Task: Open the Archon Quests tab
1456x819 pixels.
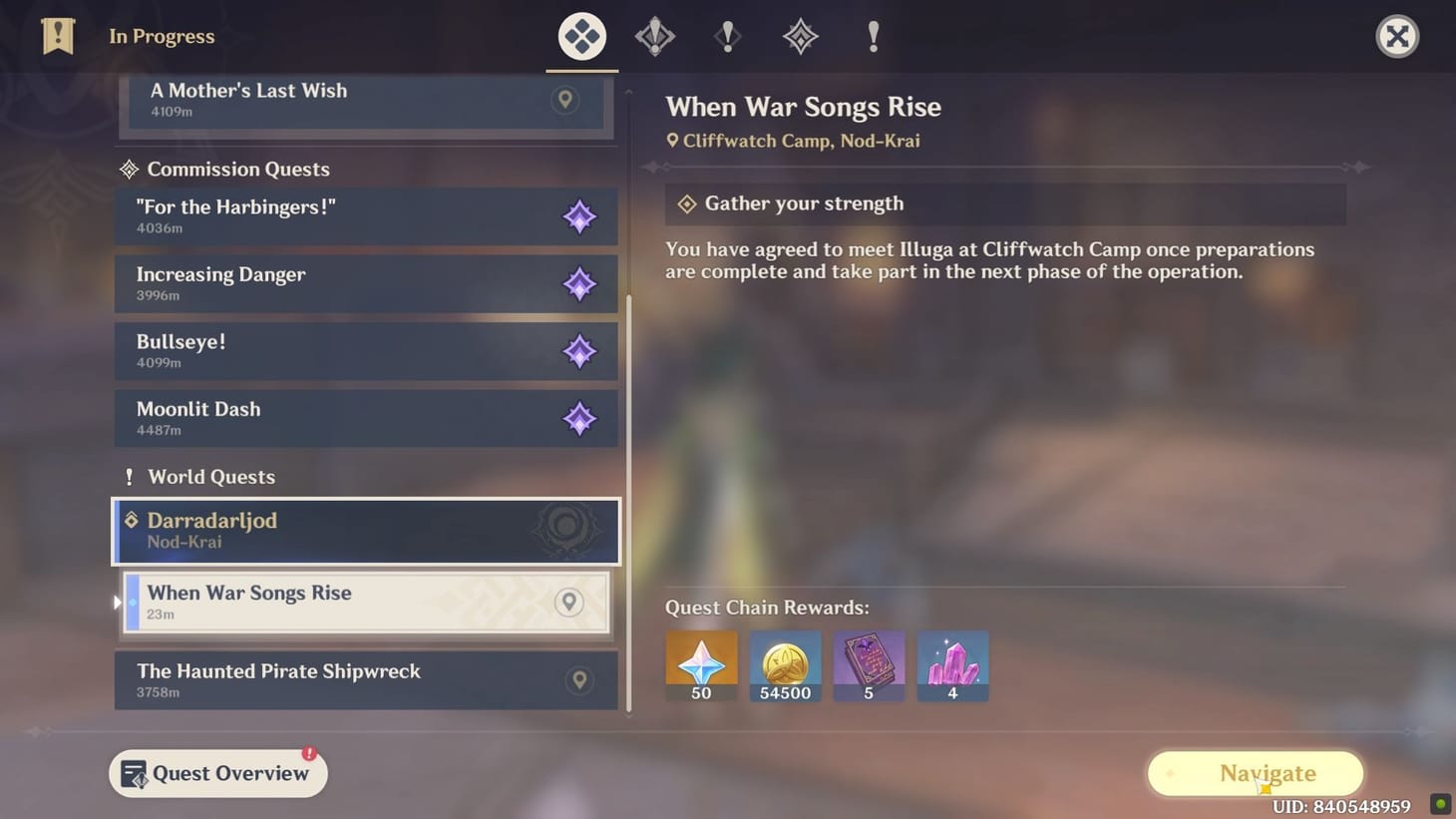Action: [x=655, y=36]
